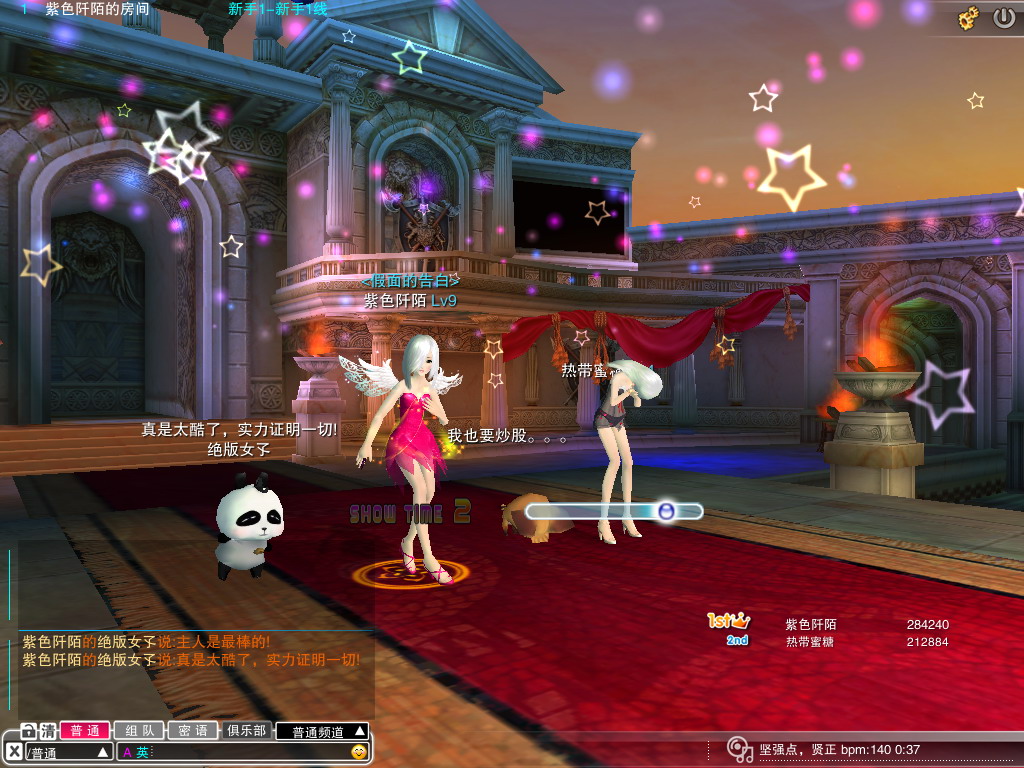1024x768 pixels.
Task: Switch to the 俱乐部 club tab
Action: [246, 731]
